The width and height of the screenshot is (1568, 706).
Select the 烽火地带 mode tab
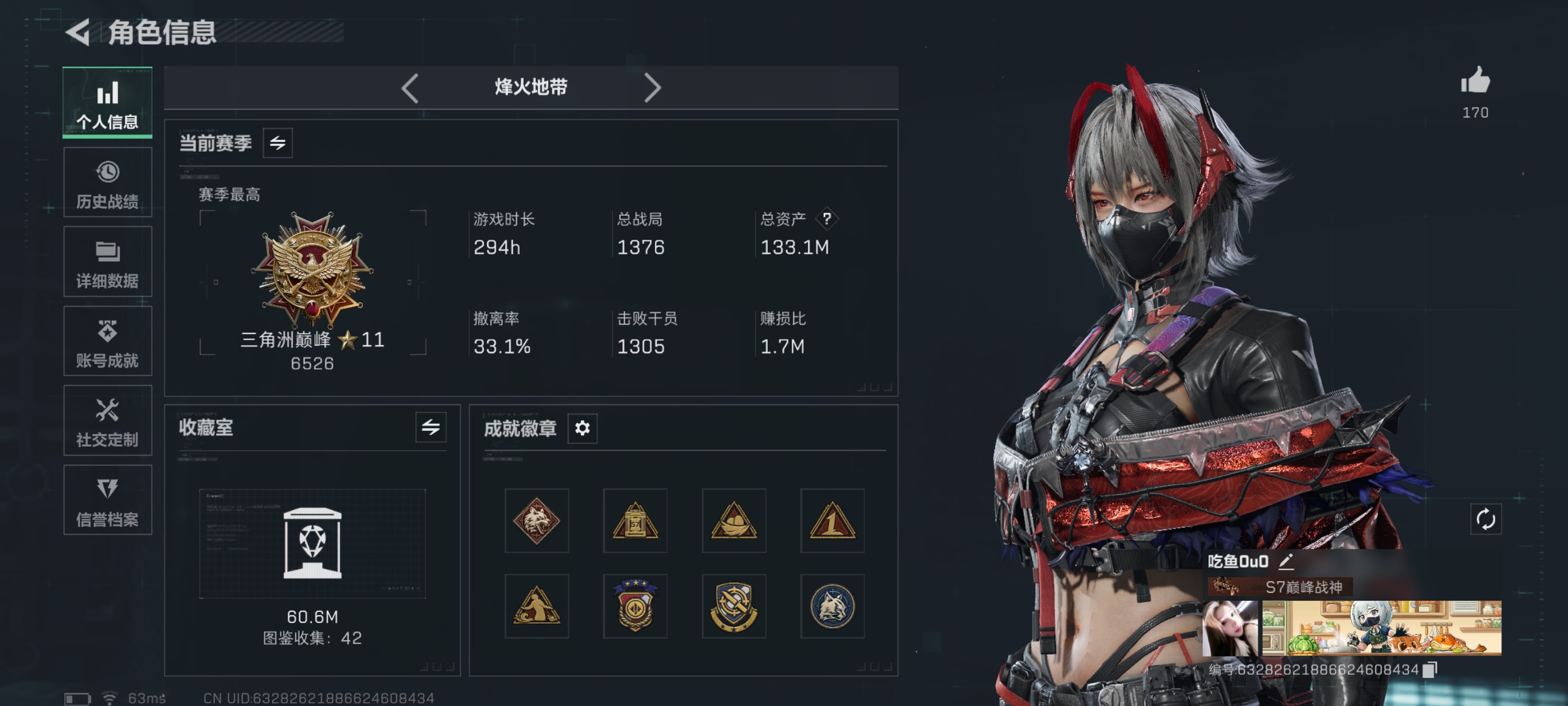pos(531,87)
